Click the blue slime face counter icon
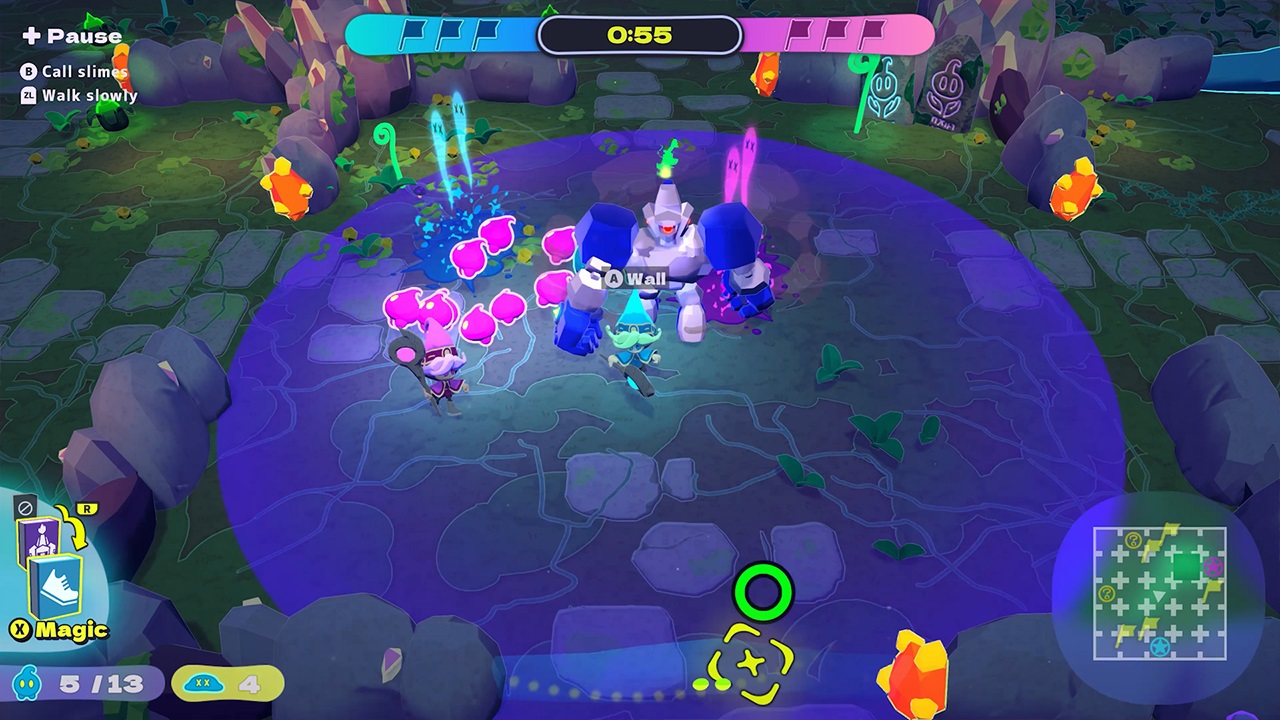Viewport: 1280px width, 720px height. (x=27, y=684)
